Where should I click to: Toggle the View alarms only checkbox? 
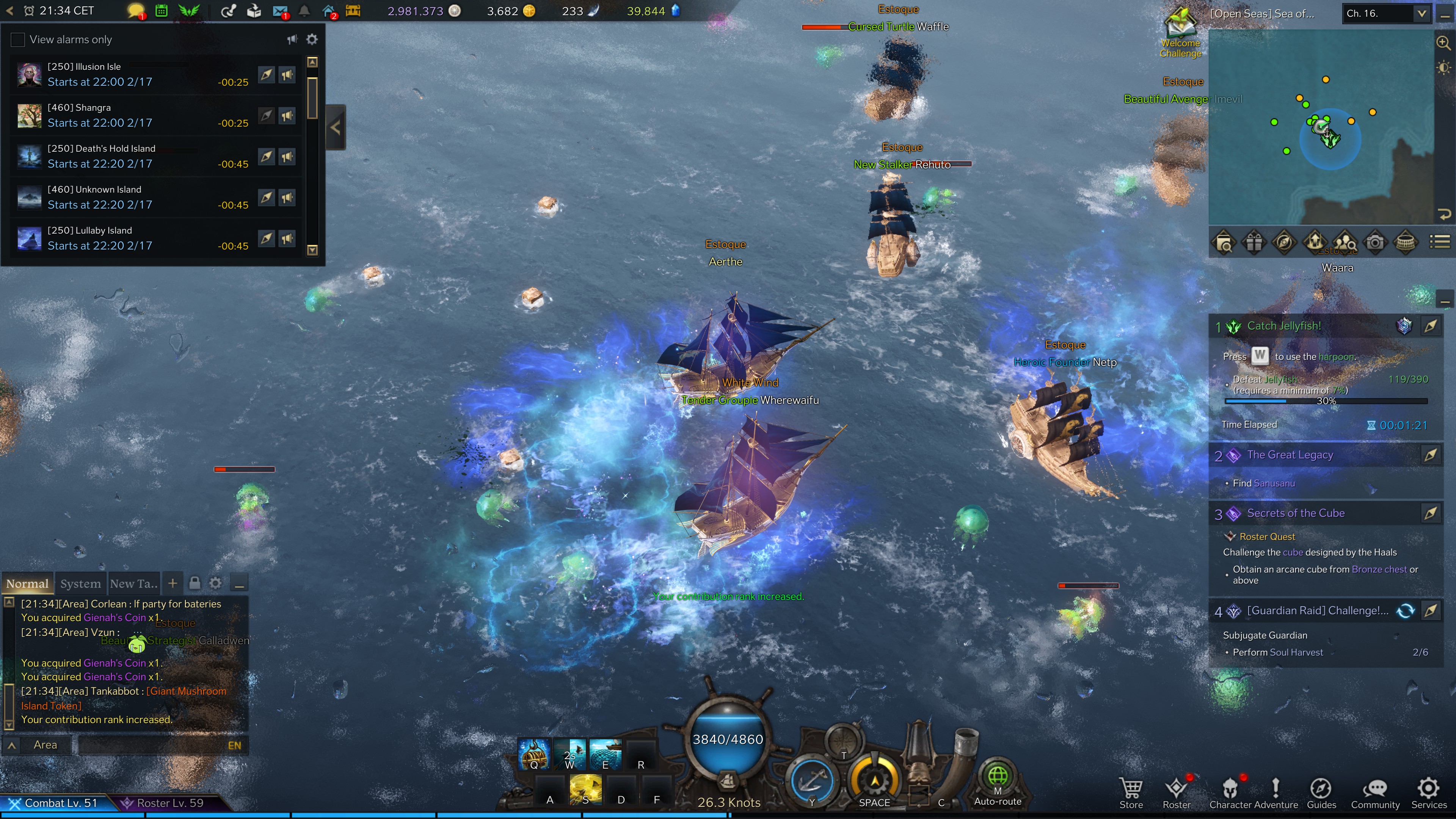pyautogui.click(x=18, y=39)
